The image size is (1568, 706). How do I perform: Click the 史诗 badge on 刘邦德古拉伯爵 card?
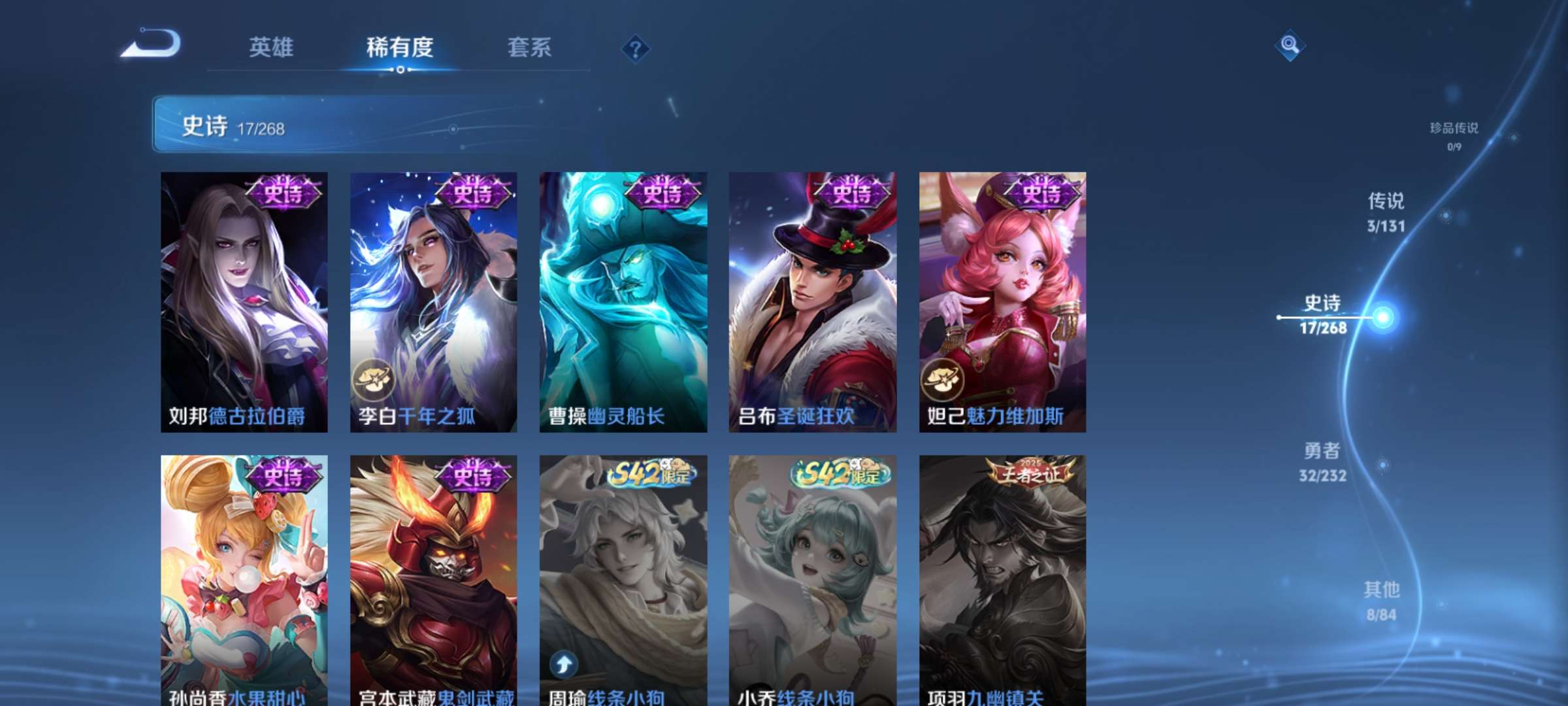point(286,191)
